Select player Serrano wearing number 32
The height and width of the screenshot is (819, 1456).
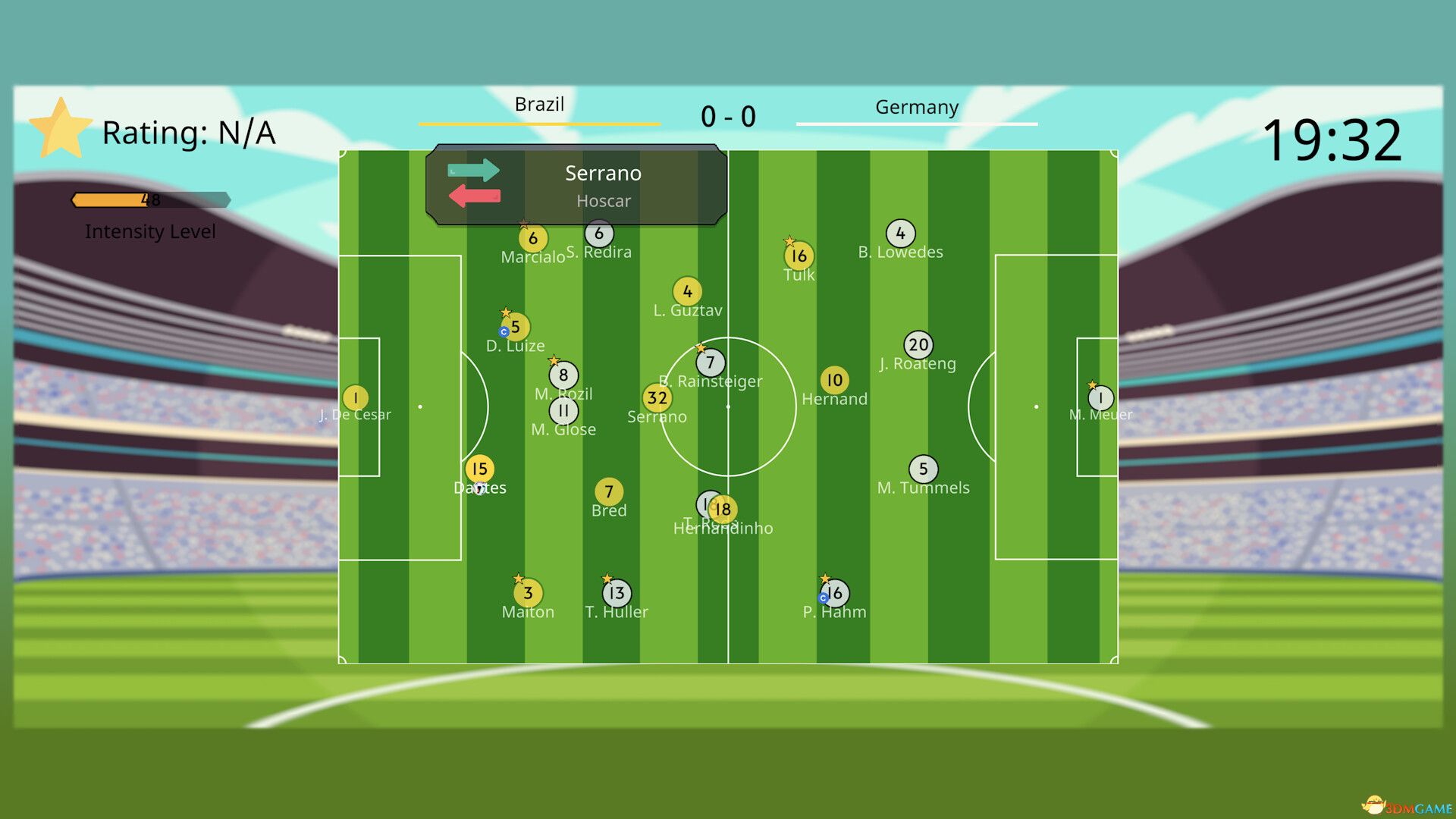click(x=657, y=397)
